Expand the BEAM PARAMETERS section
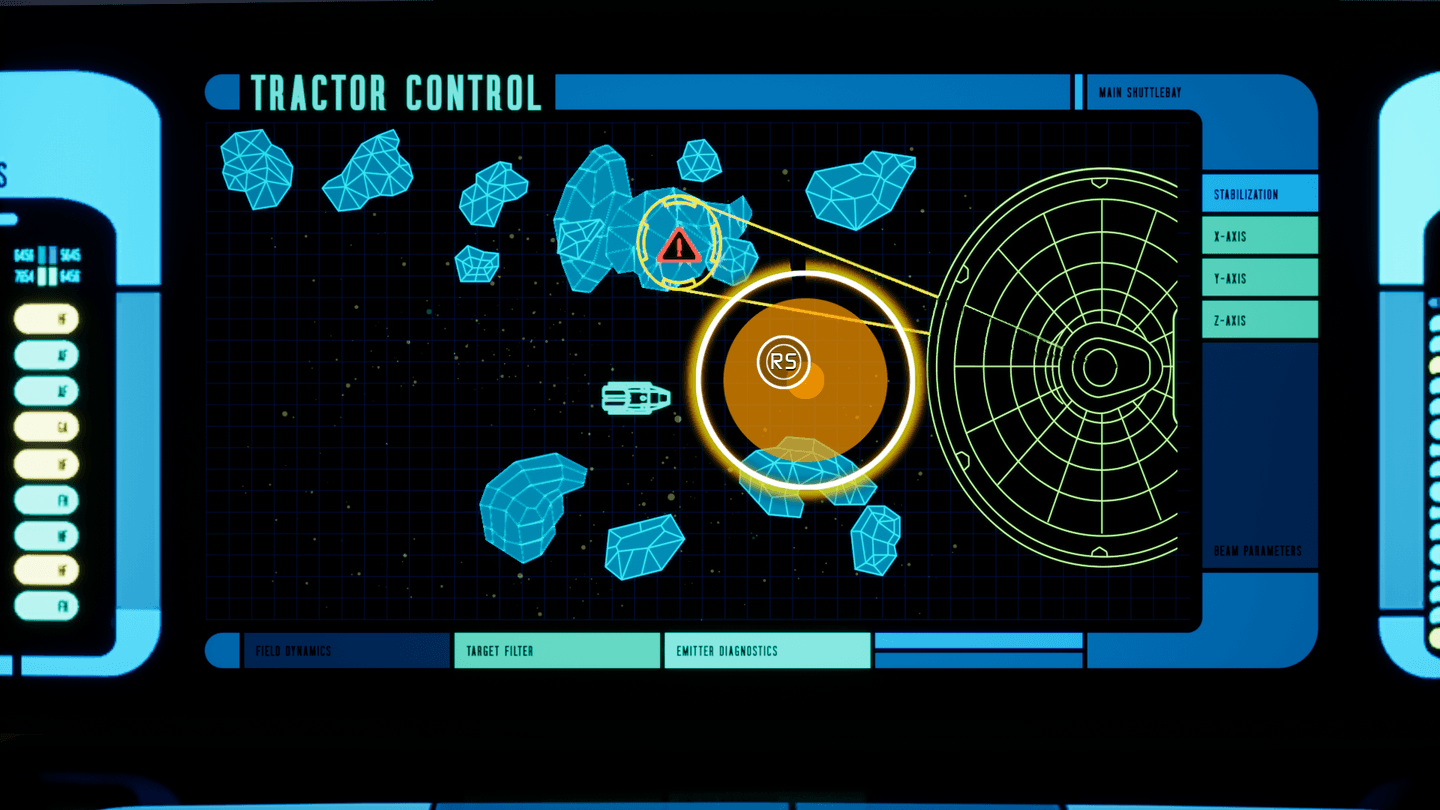 (x=1259, y=551)
